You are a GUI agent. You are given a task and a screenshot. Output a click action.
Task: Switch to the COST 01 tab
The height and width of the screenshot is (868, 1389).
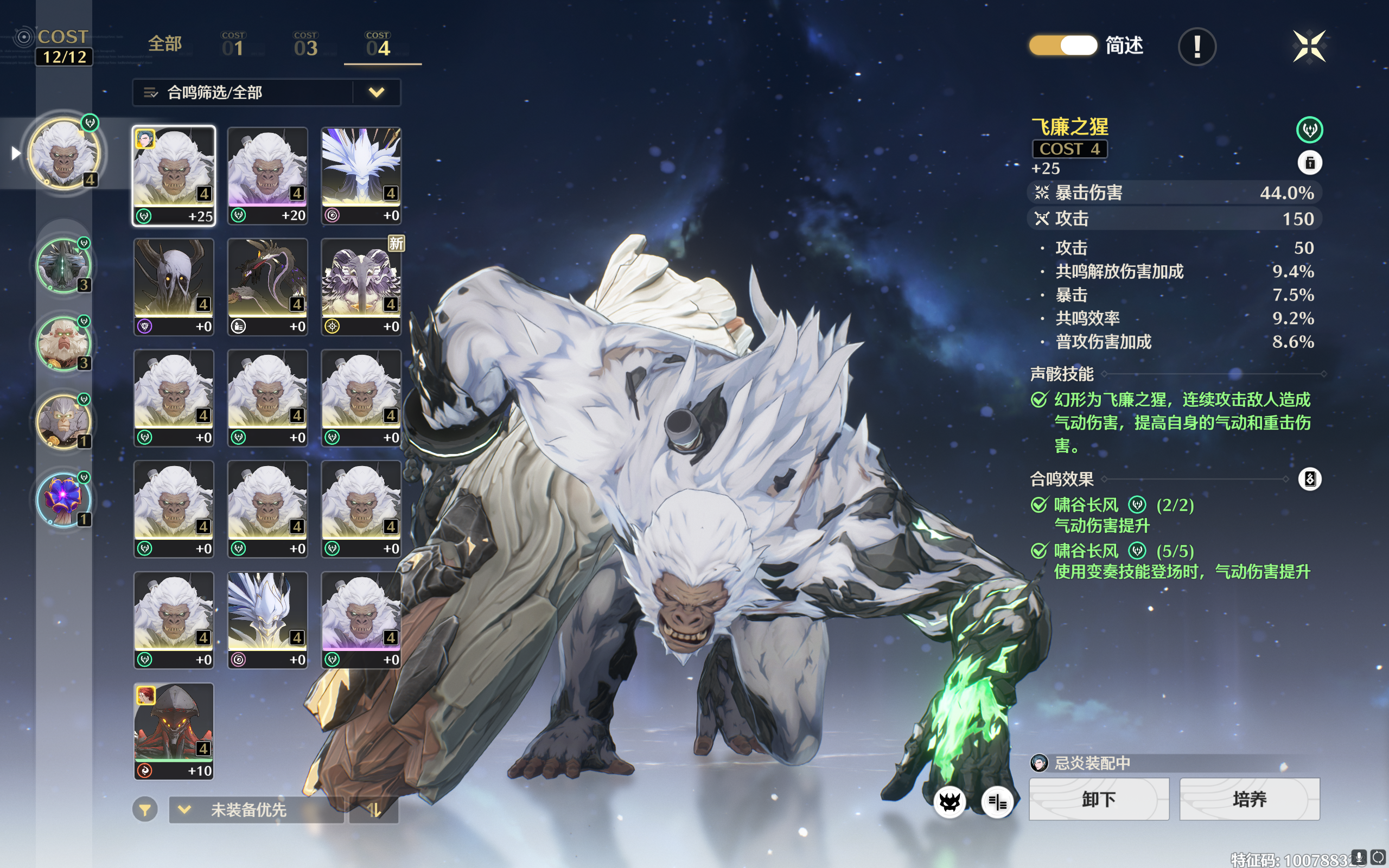pos(233,44)
